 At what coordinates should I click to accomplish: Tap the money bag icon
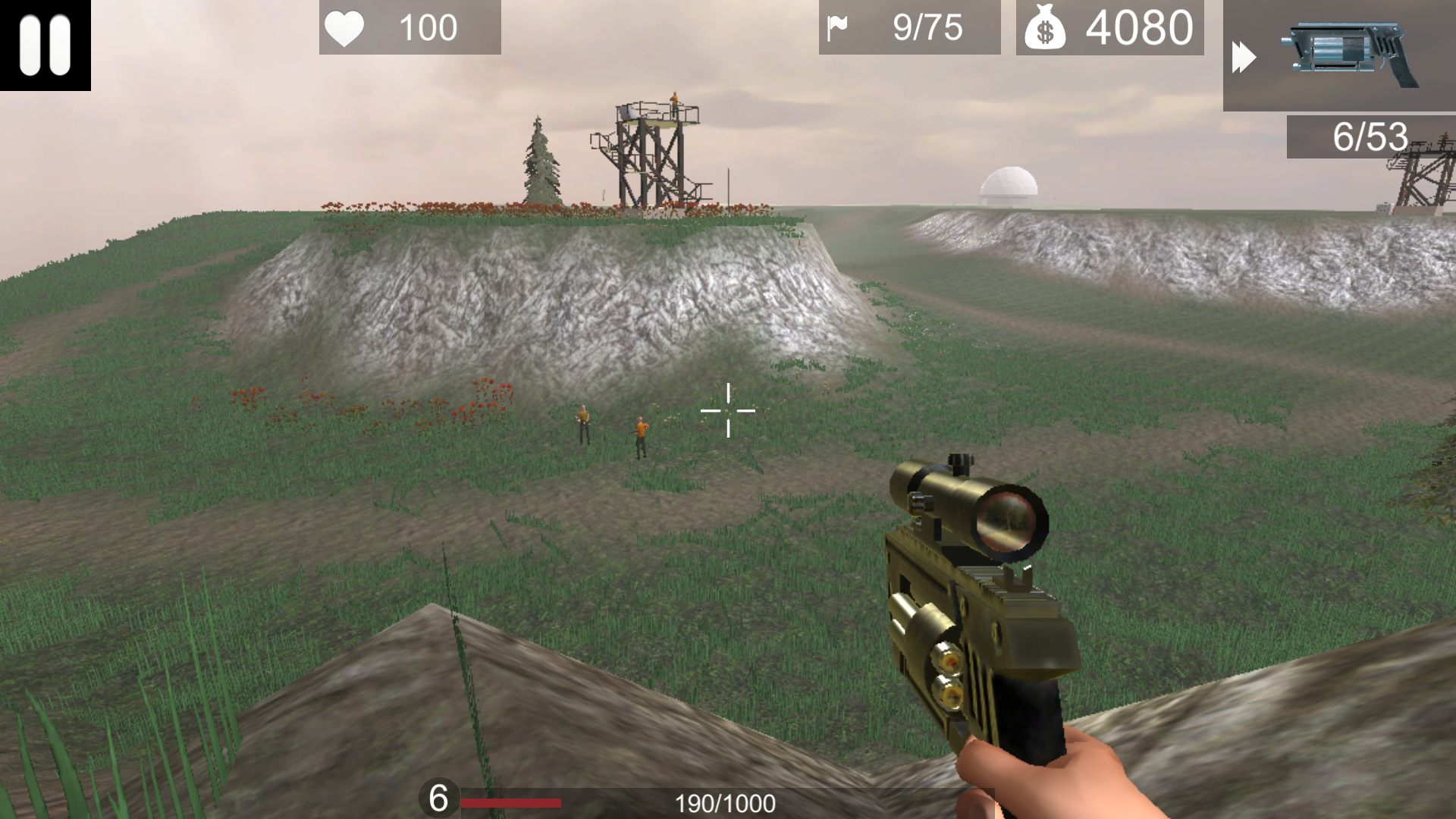coord(1046,29)
